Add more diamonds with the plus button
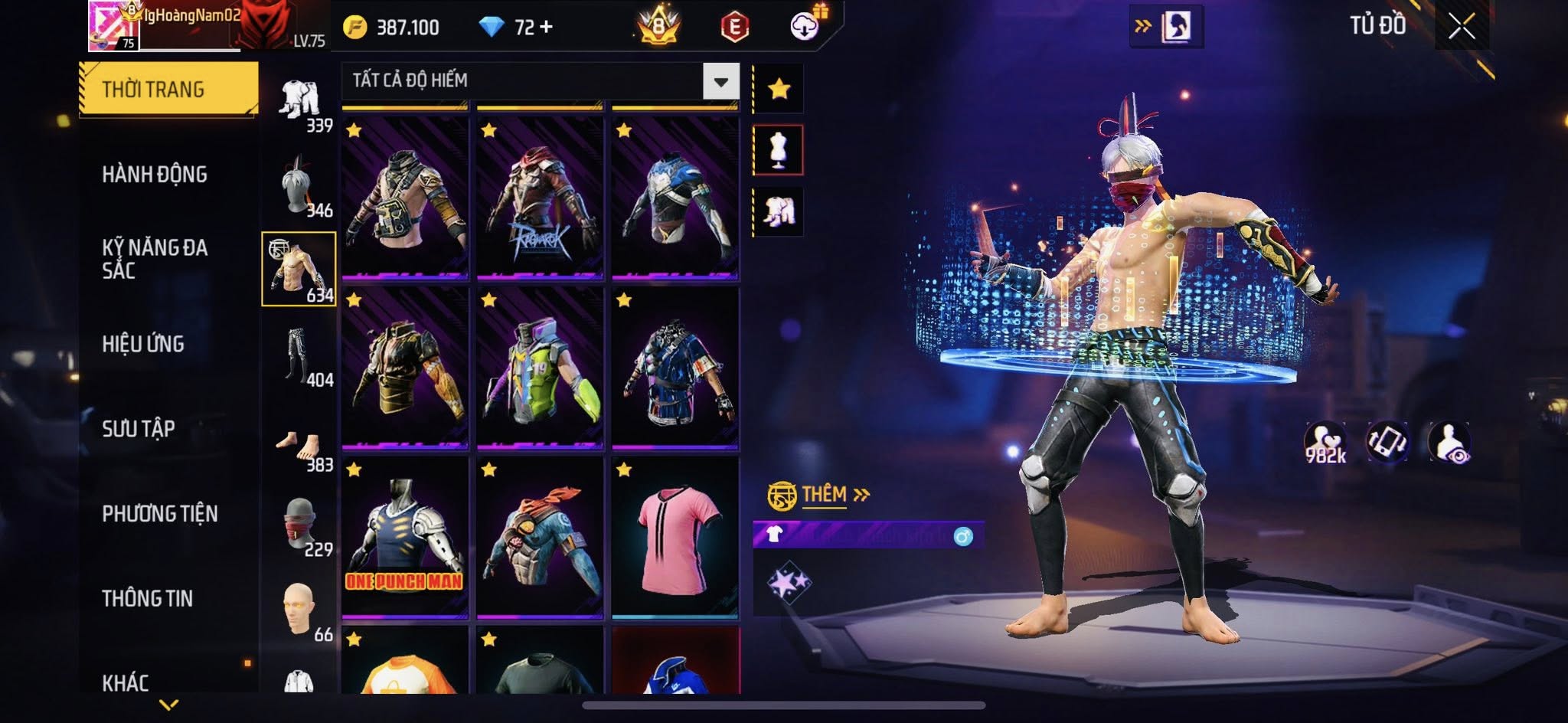 (x=546, y=28)
